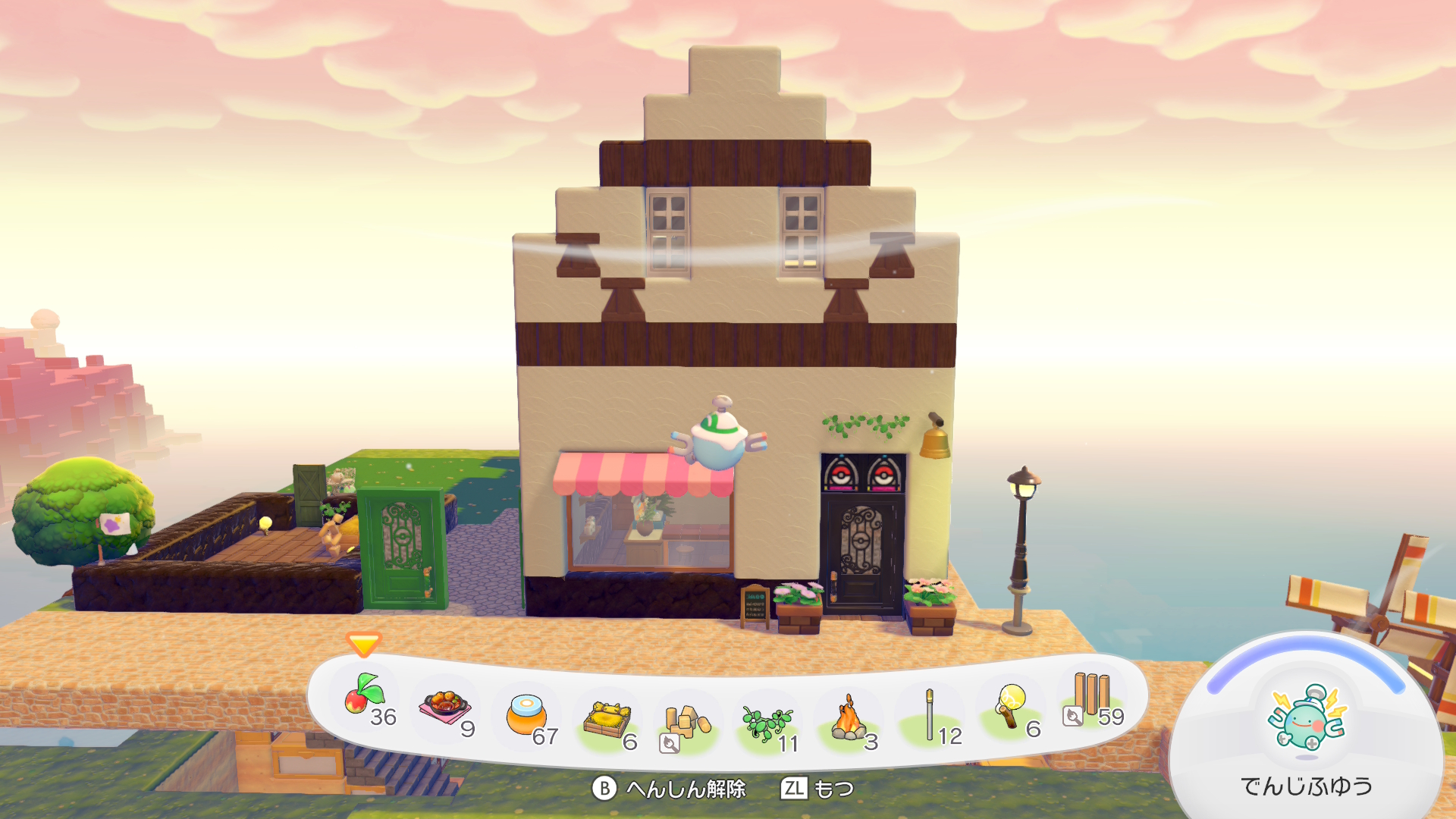Select the tall torch pole item
The image size is (1456, 819).
(x=930, y=715)
